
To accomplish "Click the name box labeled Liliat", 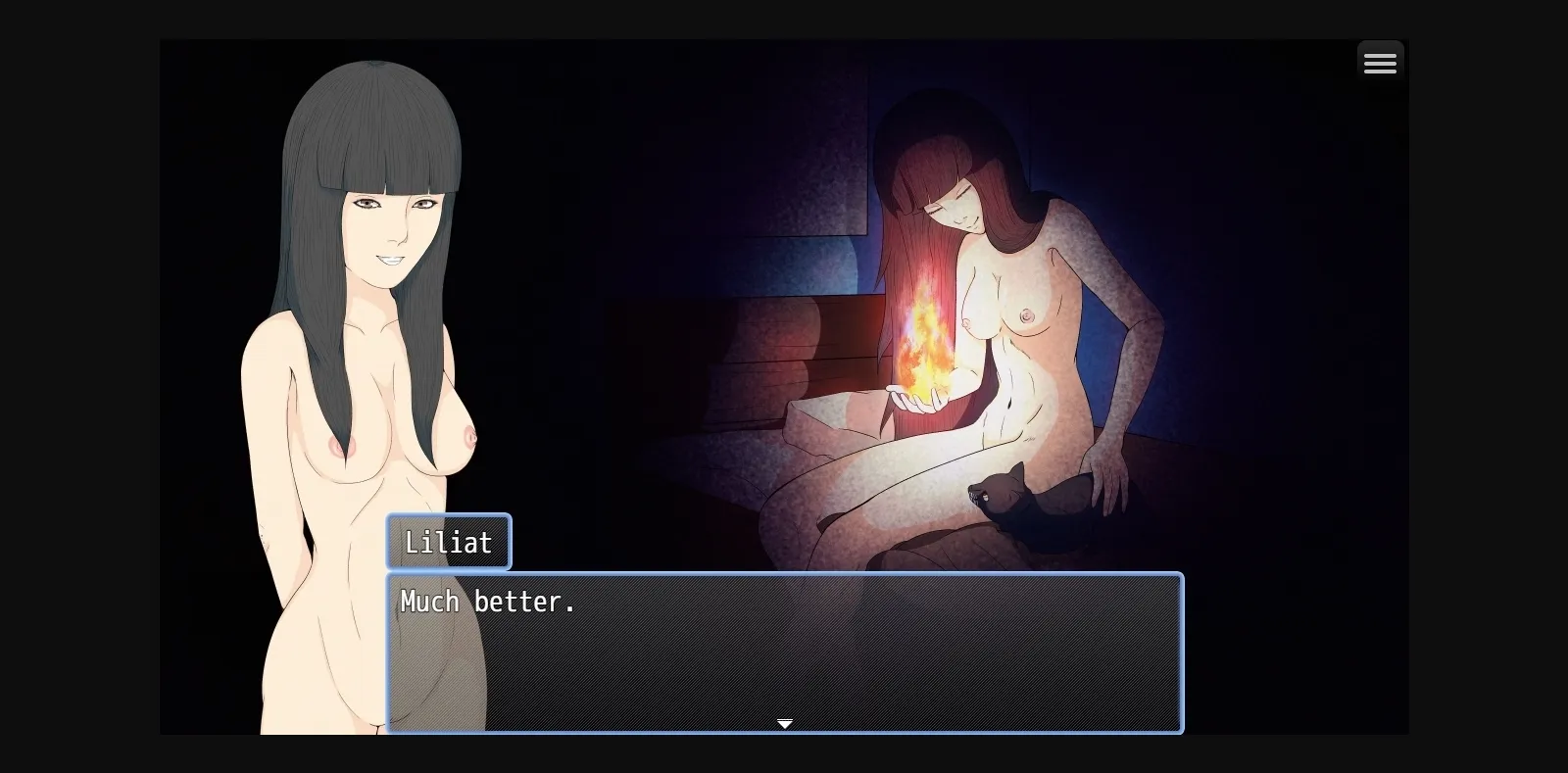I will [448, 541].
